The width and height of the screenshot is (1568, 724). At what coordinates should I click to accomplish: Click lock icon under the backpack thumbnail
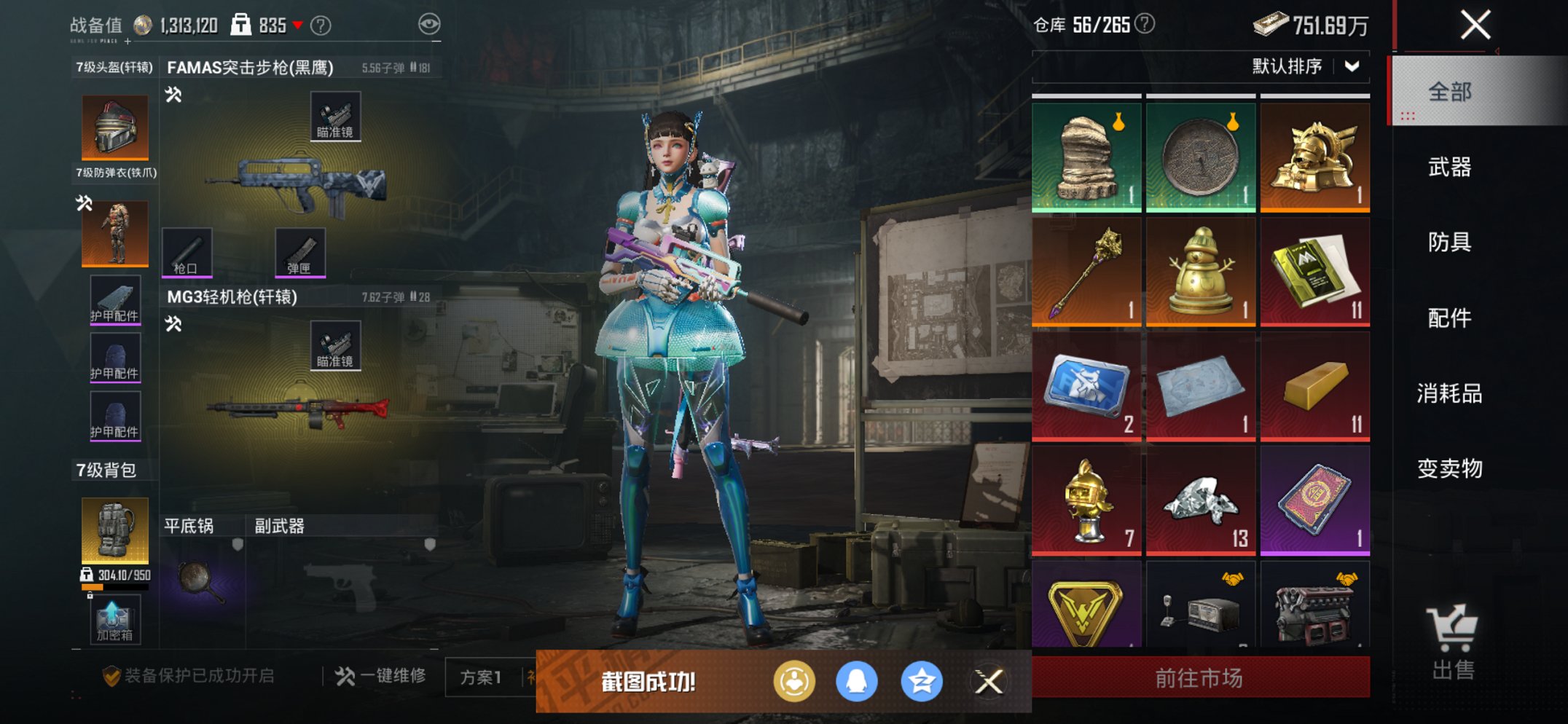[91, 594]
